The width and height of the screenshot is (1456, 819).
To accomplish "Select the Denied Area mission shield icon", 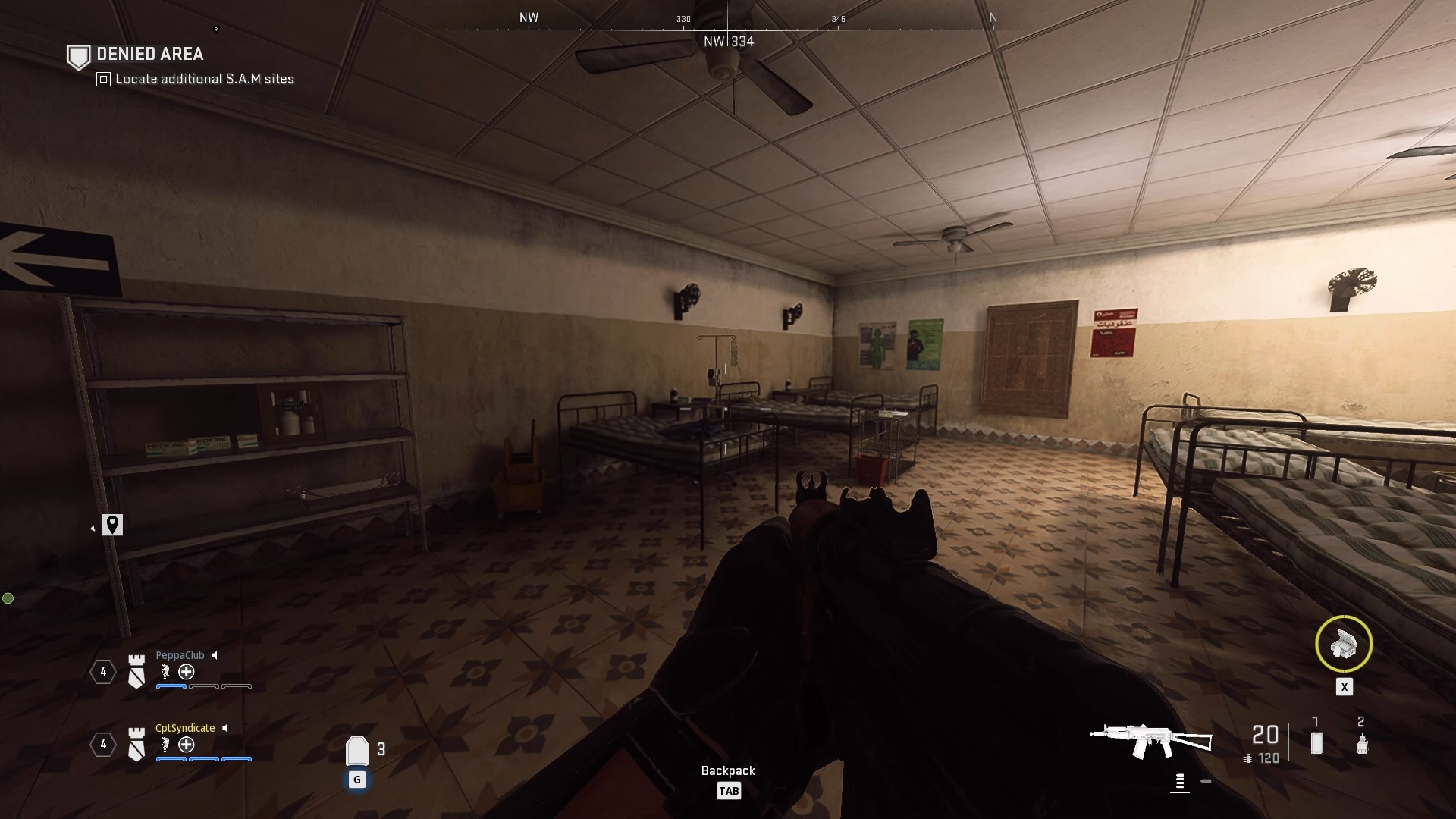I will point(79,55).
